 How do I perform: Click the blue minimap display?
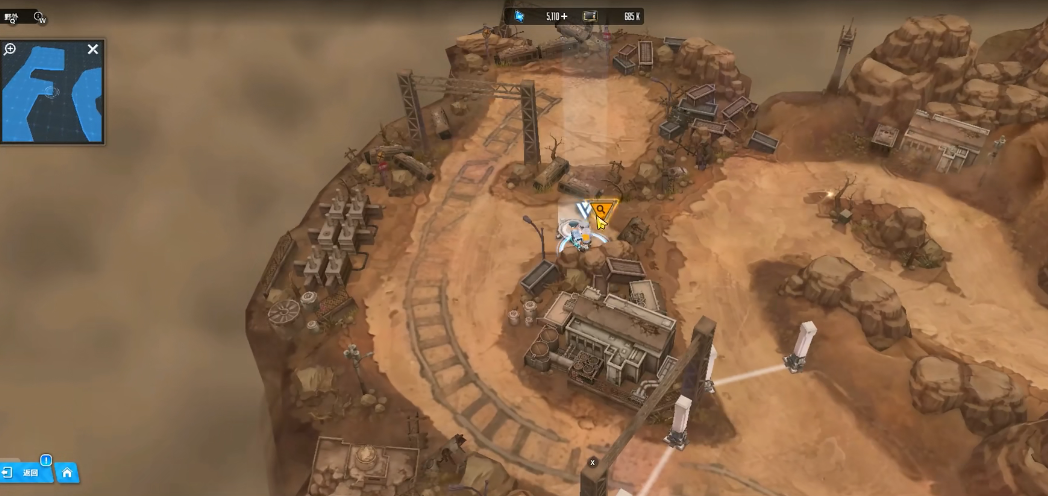coord(52,93)
